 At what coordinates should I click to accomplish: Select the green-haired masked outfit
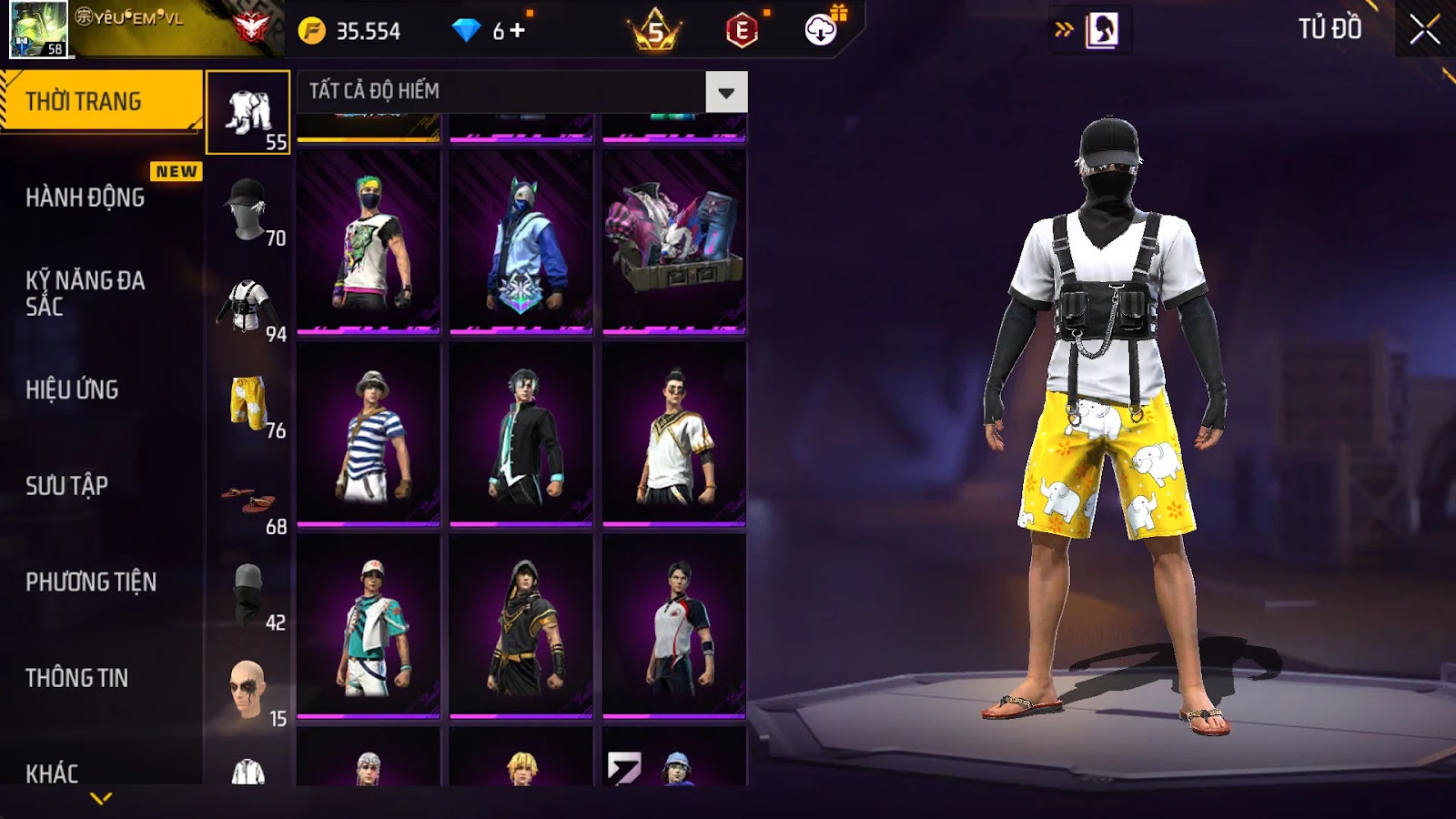369,241
